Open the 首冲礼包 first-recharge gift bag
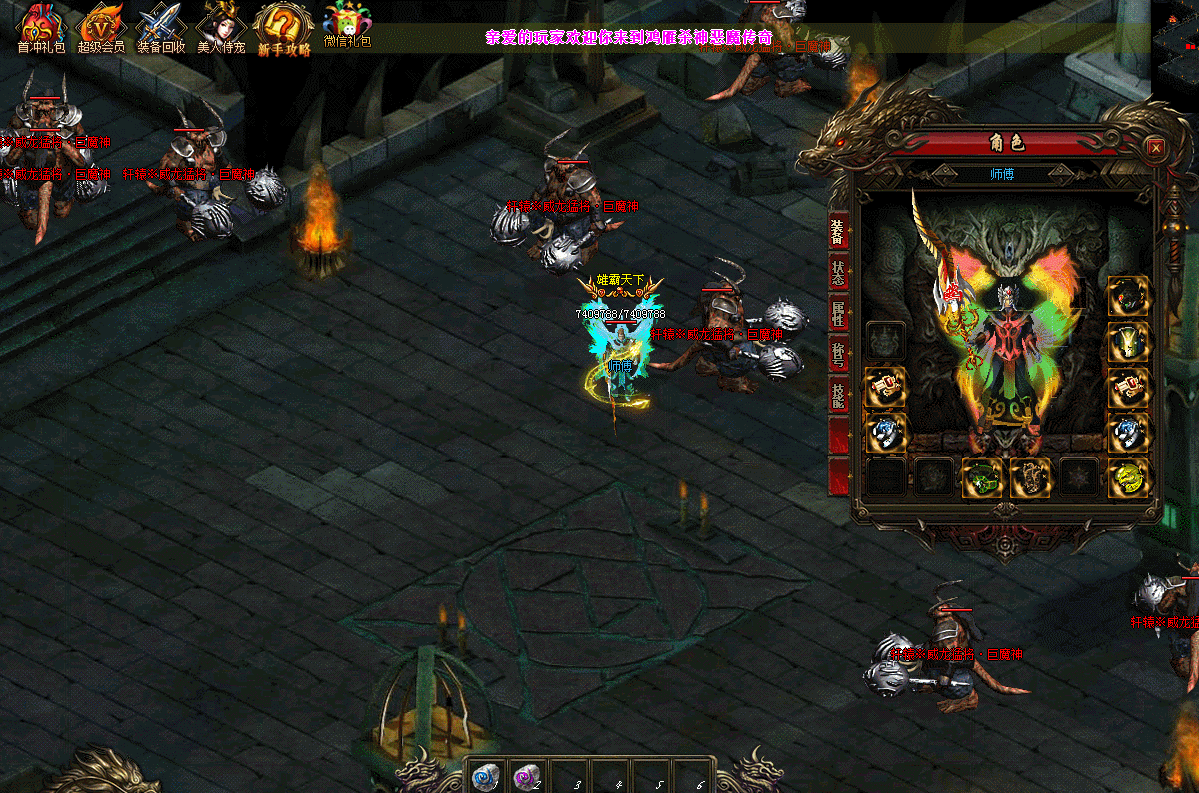Viewport: 1199px width, 793px height. [41, 28]
